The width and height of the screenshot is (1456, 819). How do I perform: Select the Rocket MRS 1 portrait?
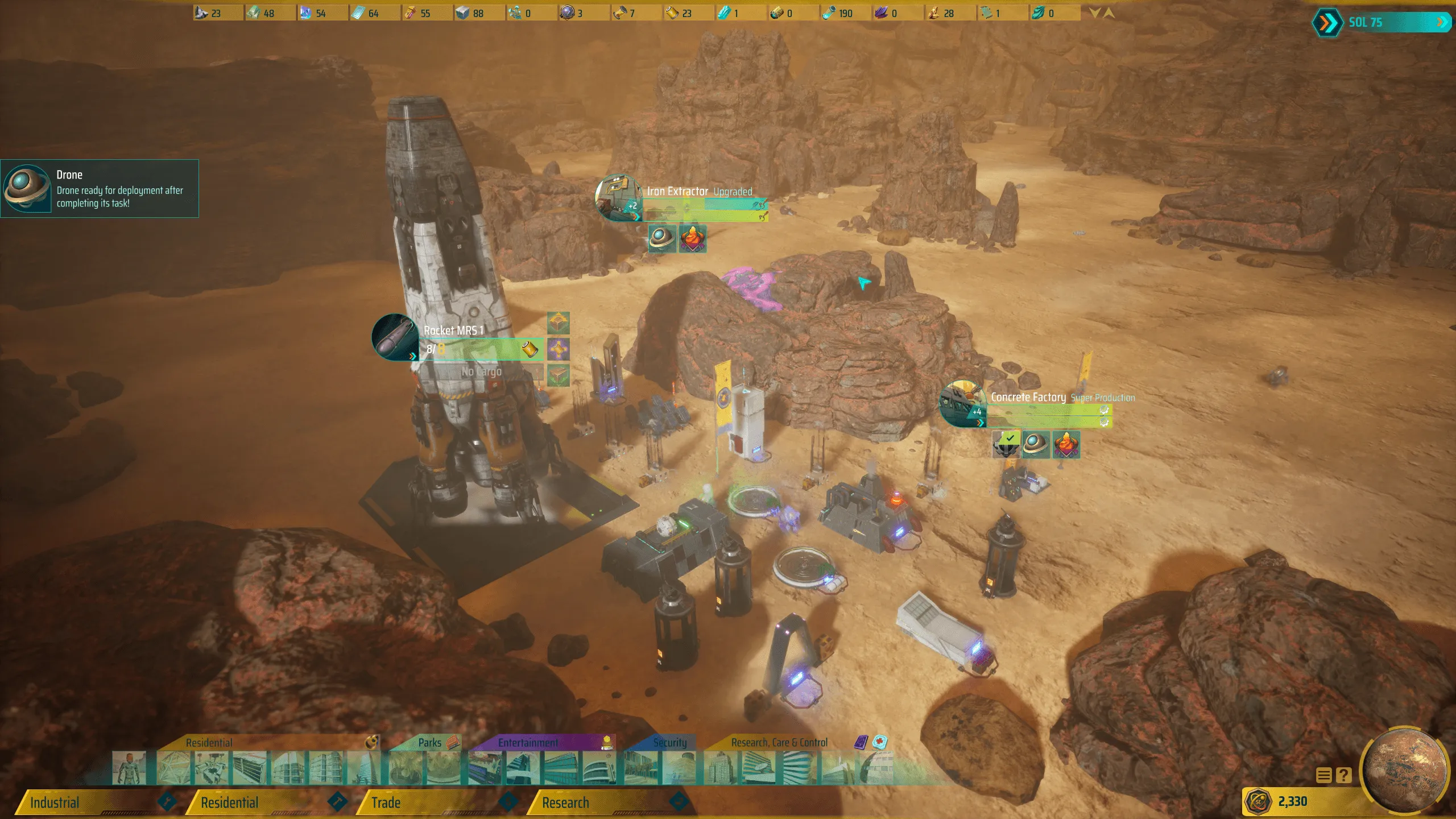(x=395, y=337)
